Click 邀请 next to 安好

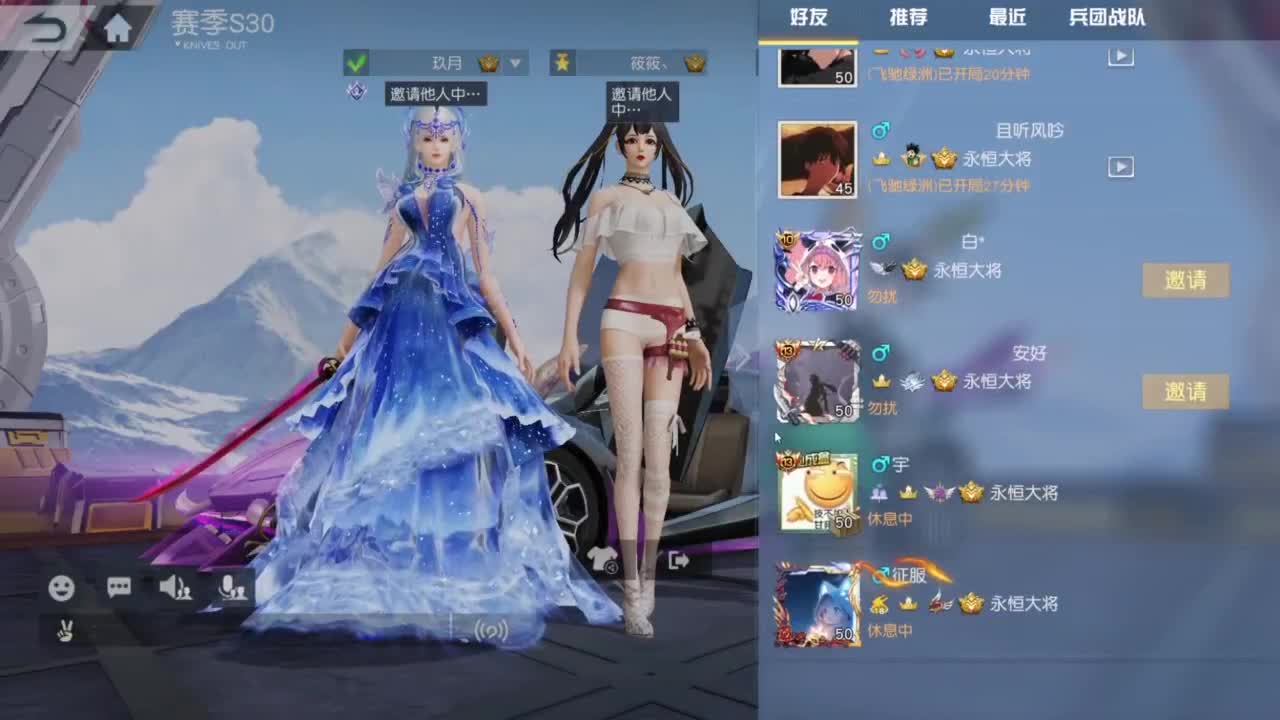click(x=1185, y=392)
